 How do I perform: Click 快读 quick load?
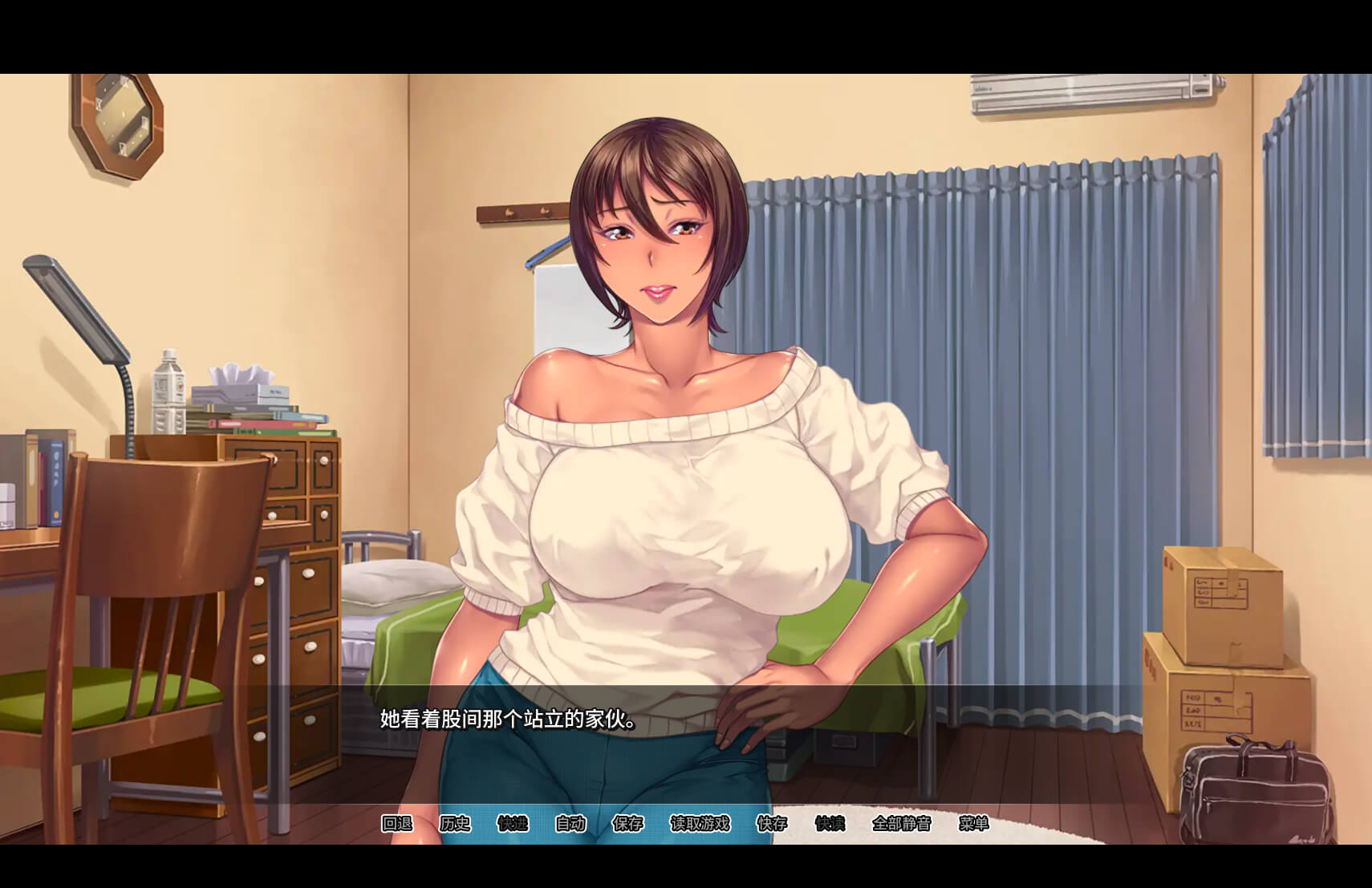point(830,823)
